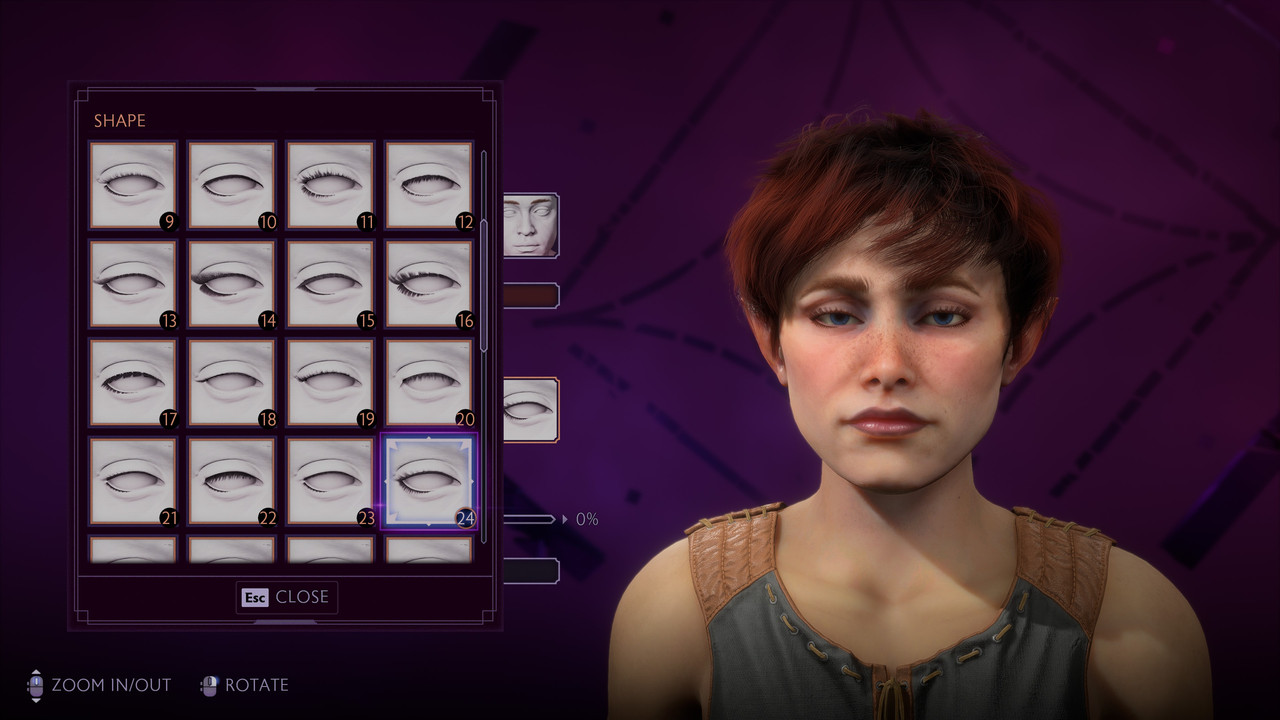
Task: Pick eye shape number 11
Action: pyautogui.click(x=330, y=185)
